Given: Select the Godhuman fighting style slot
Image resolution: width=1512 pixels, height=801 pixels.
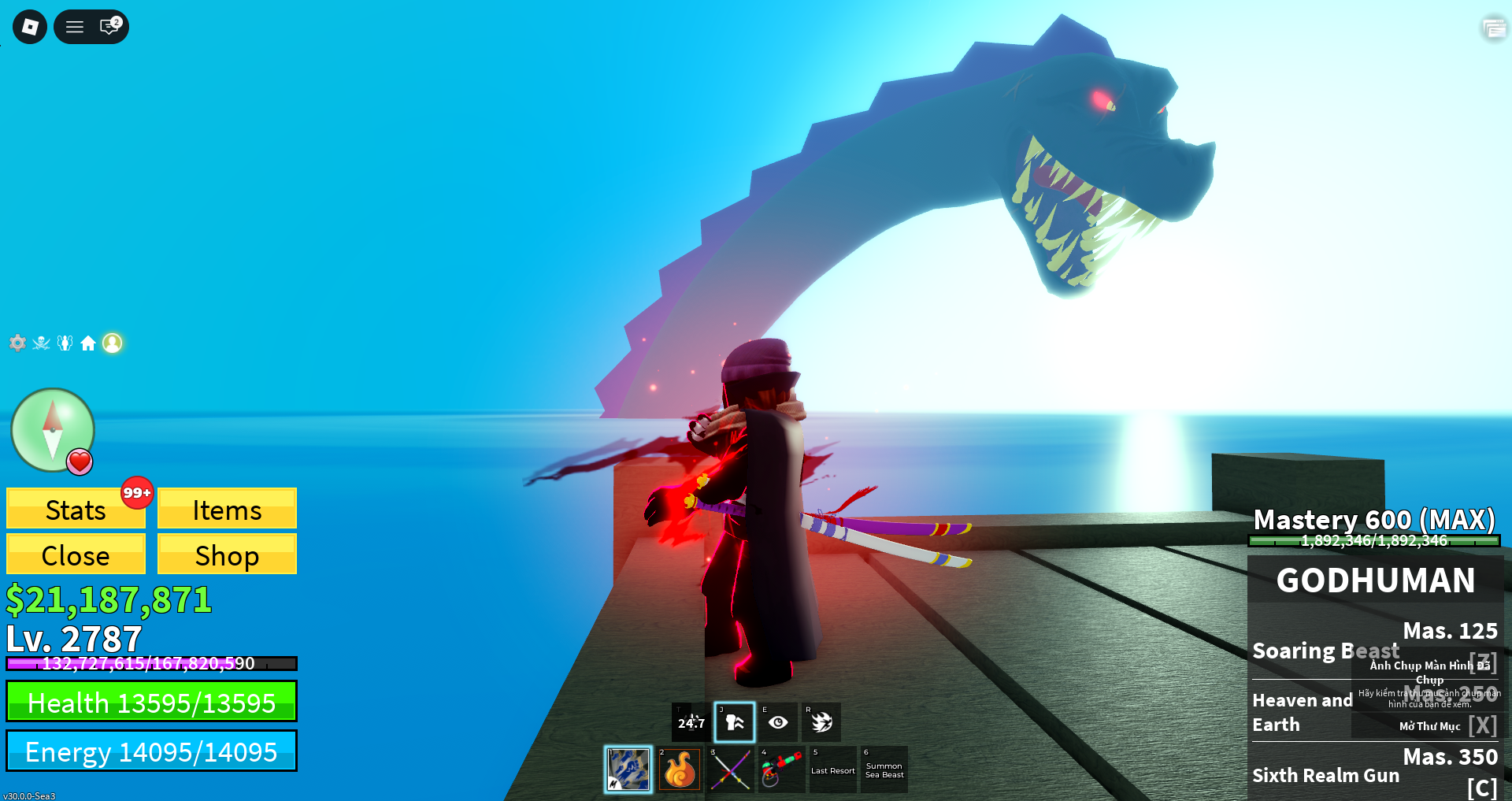Looking at the screenshot, I should [628, 769].
